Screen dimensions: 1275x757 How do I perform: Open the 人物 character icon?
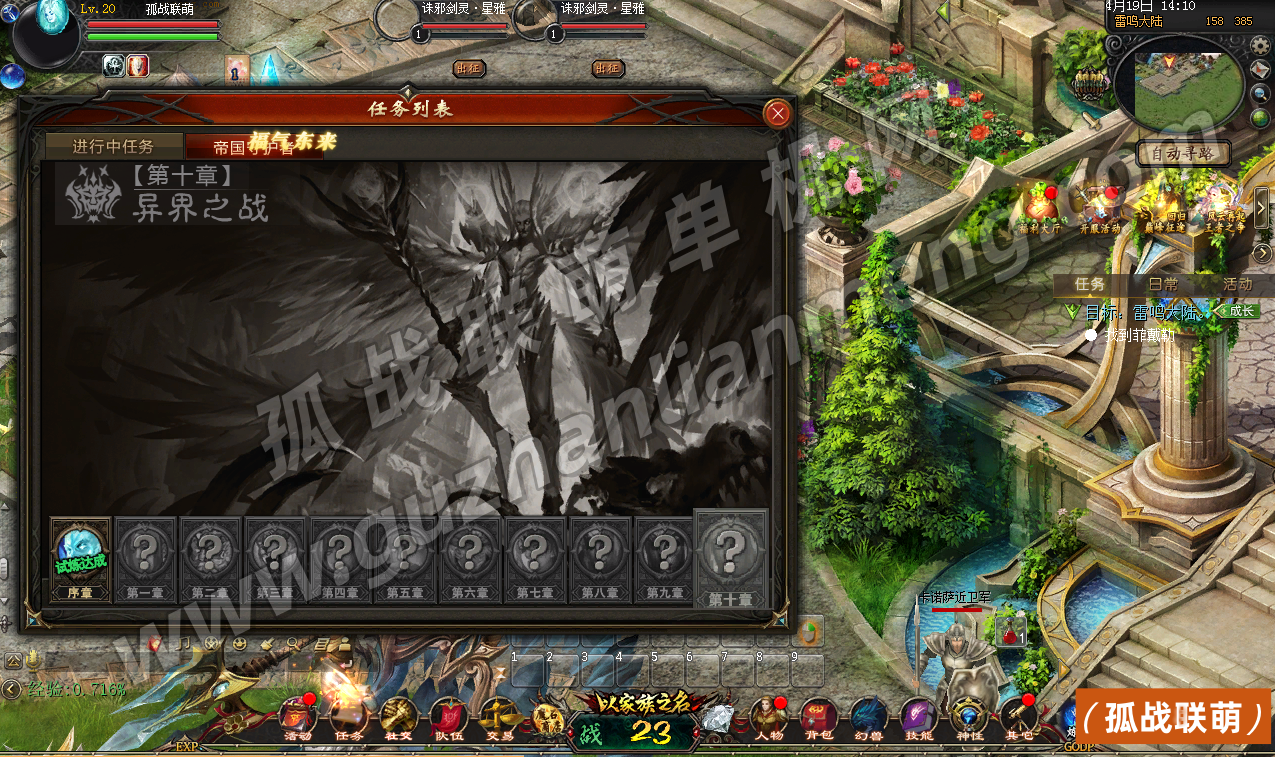pos(769,718)
